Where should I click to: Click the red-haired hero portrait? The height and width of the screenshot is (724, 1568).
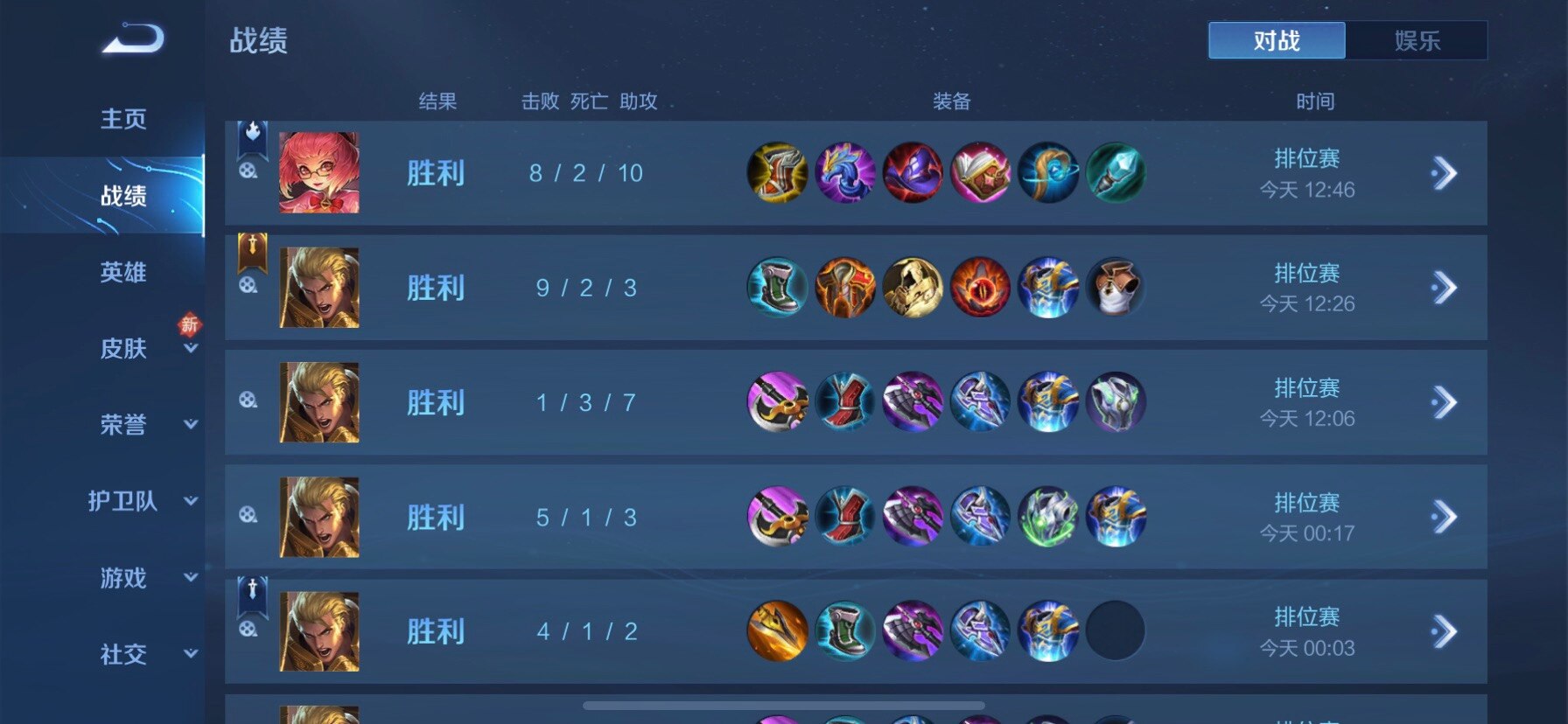[x=318, y=172]
